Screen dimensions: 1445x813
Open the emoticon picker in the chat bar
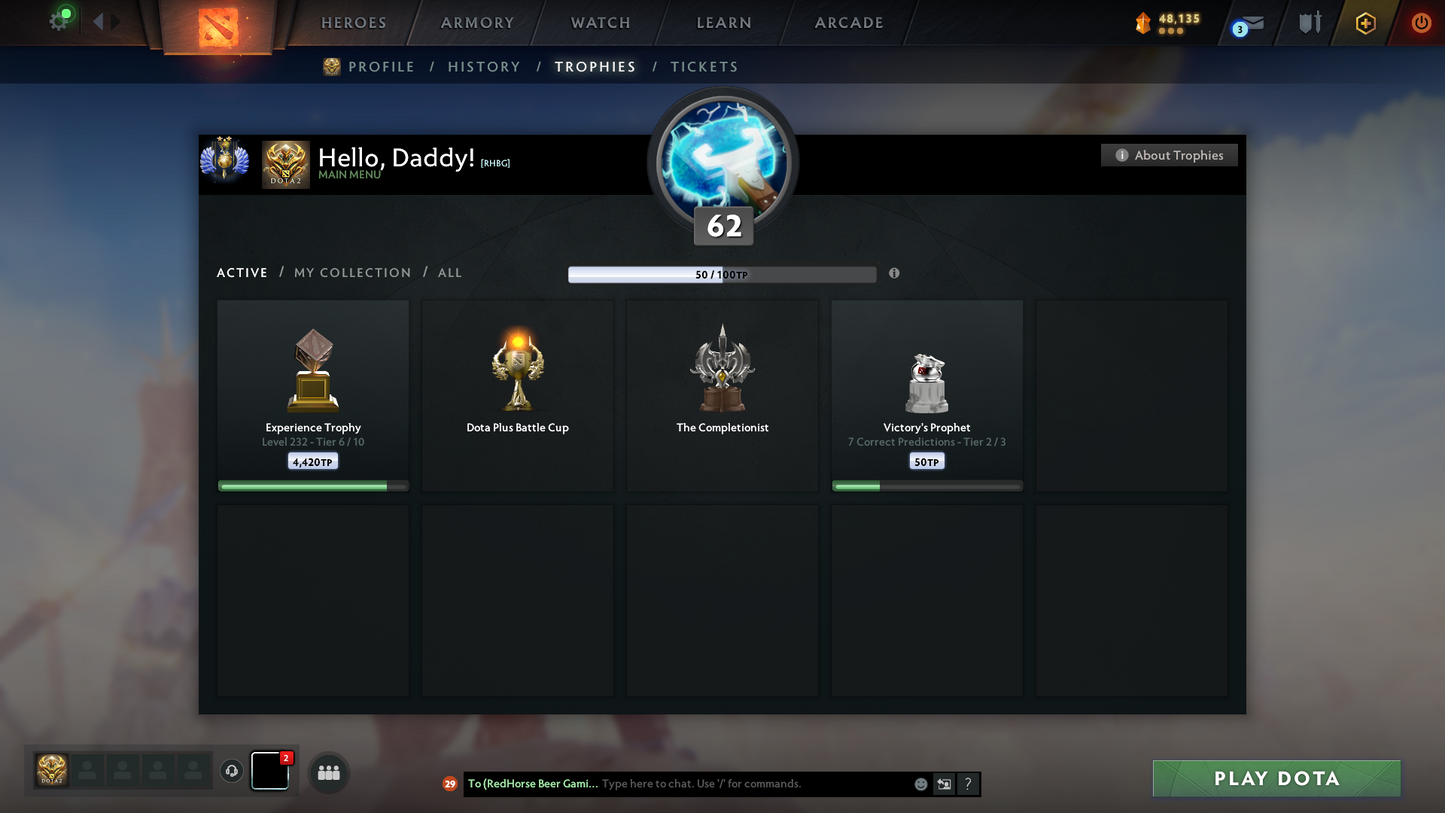click(x=920, y=784)
